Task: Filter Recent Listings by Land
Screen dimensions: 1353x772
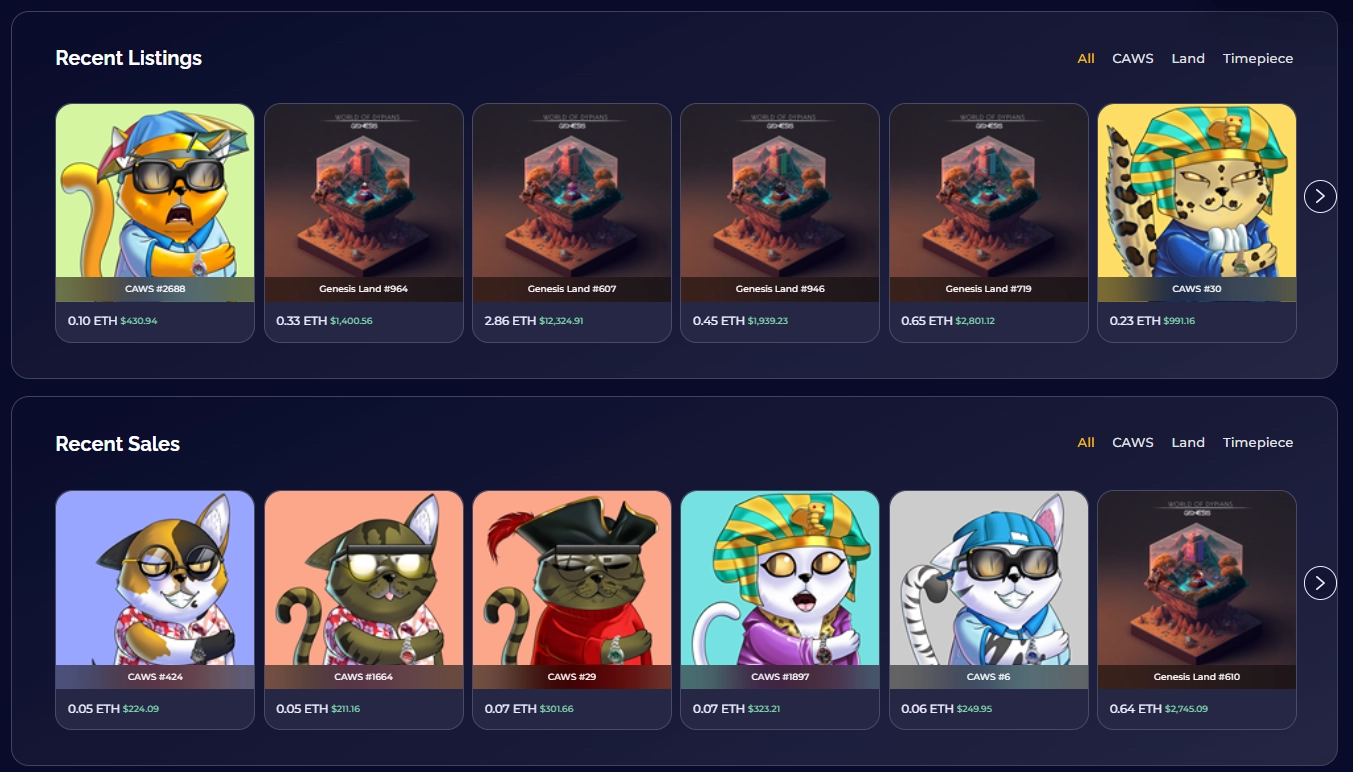Action: coord(1187,58)
